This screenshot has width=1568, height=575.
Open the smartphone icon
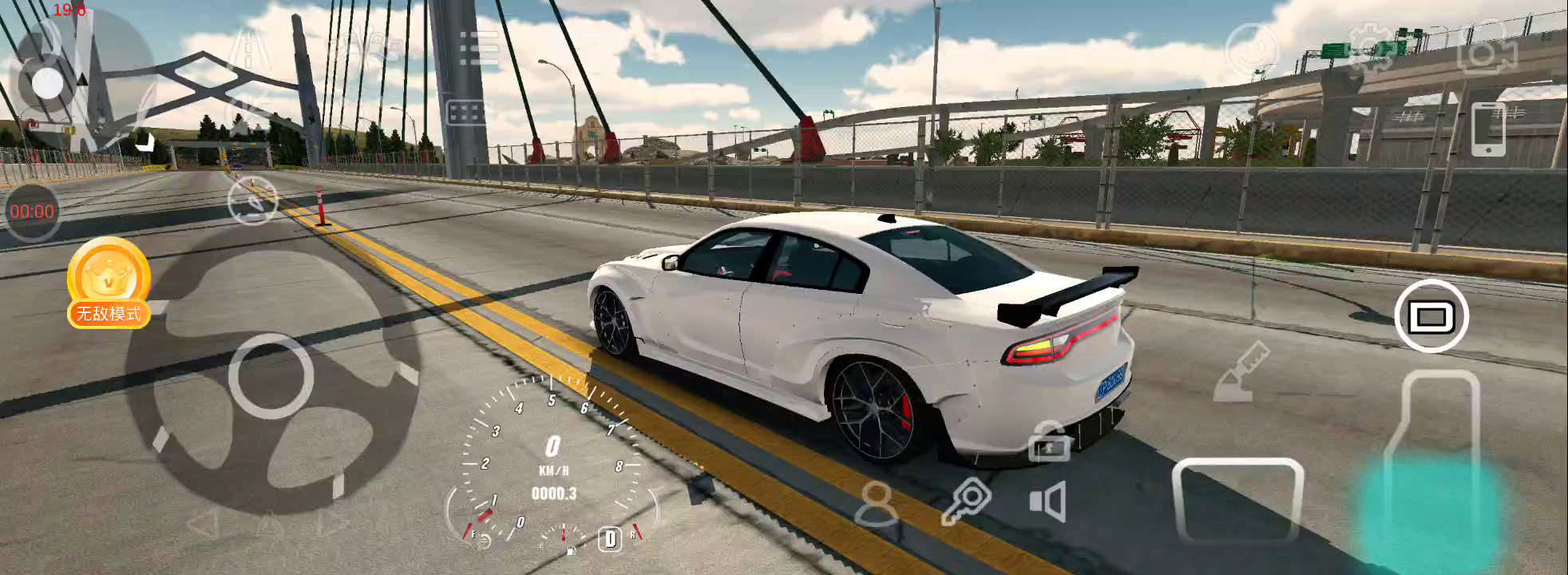coord(1488,129)
